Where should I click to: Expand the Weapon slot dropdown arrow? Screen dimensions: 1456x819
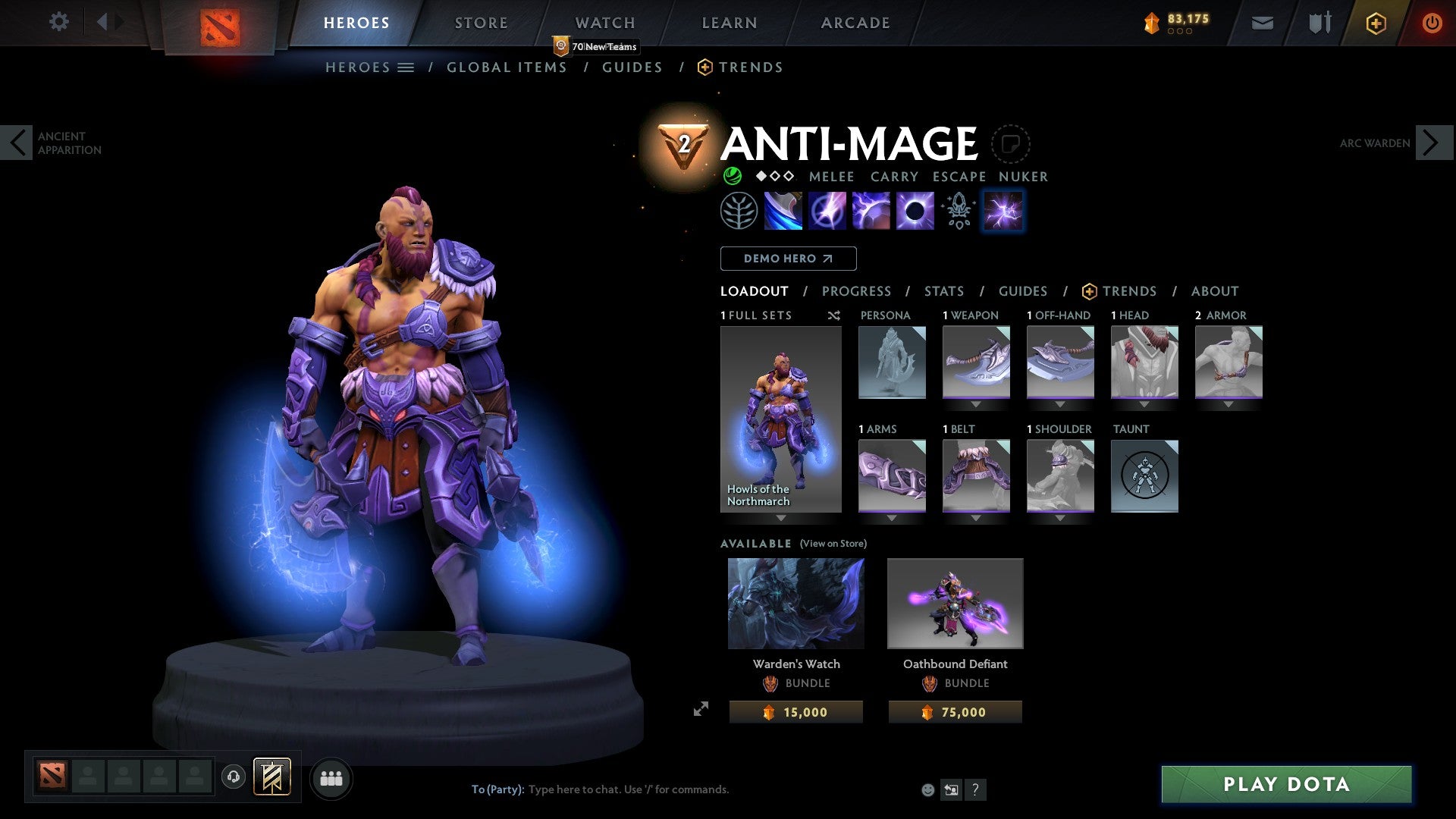976,404
